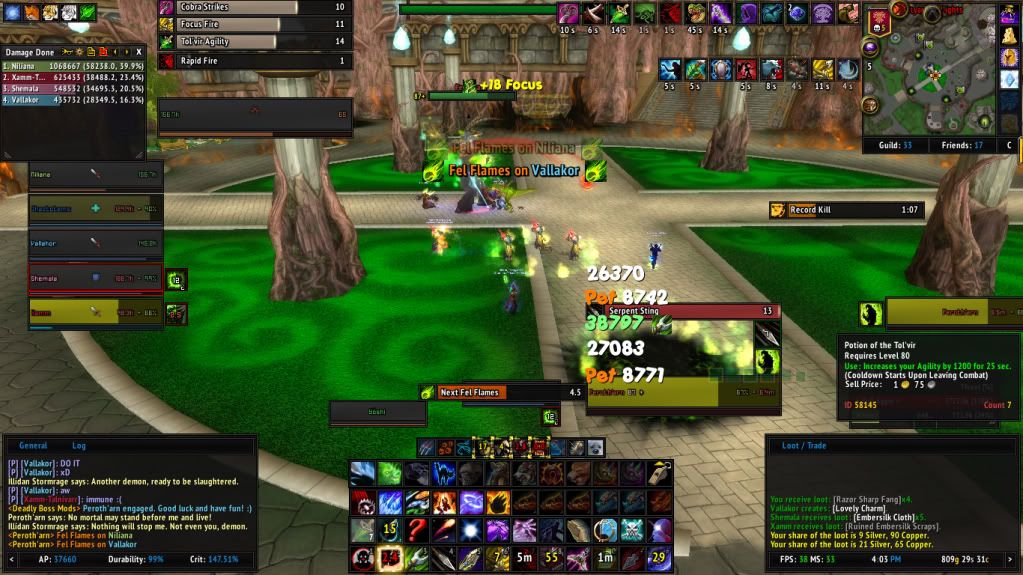Activate the skull and crossbones ability
Screen dimensions: 1023x575
point(633,530)
